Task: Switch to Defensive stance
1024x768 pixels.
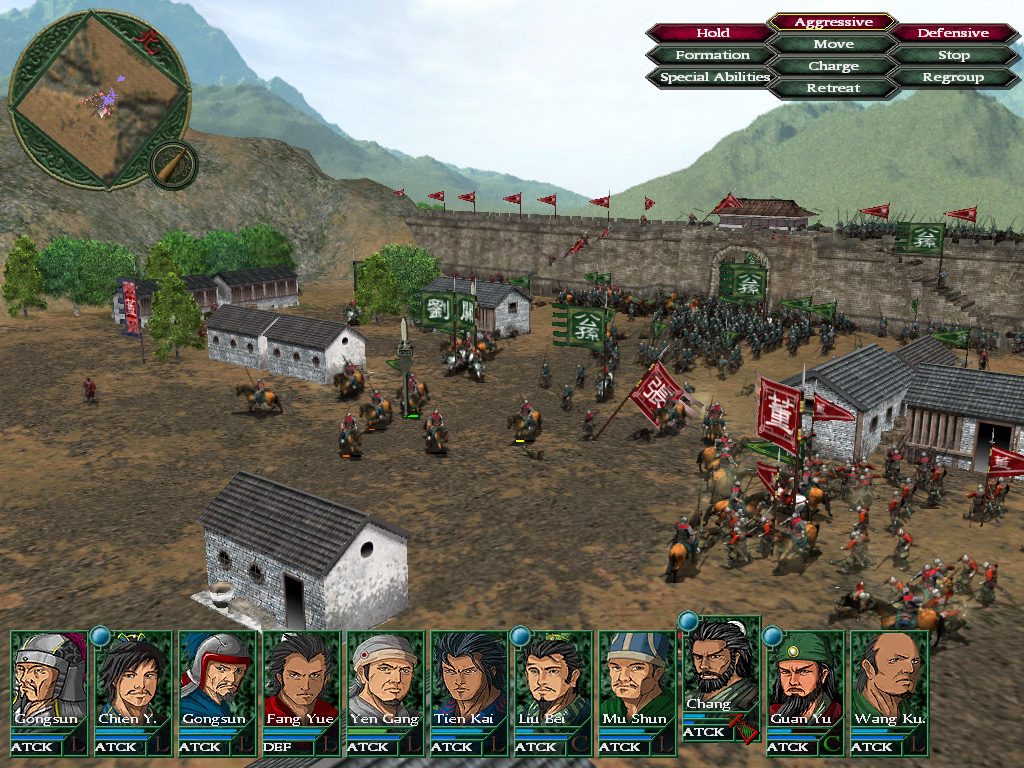Action: tap(953, 33)
